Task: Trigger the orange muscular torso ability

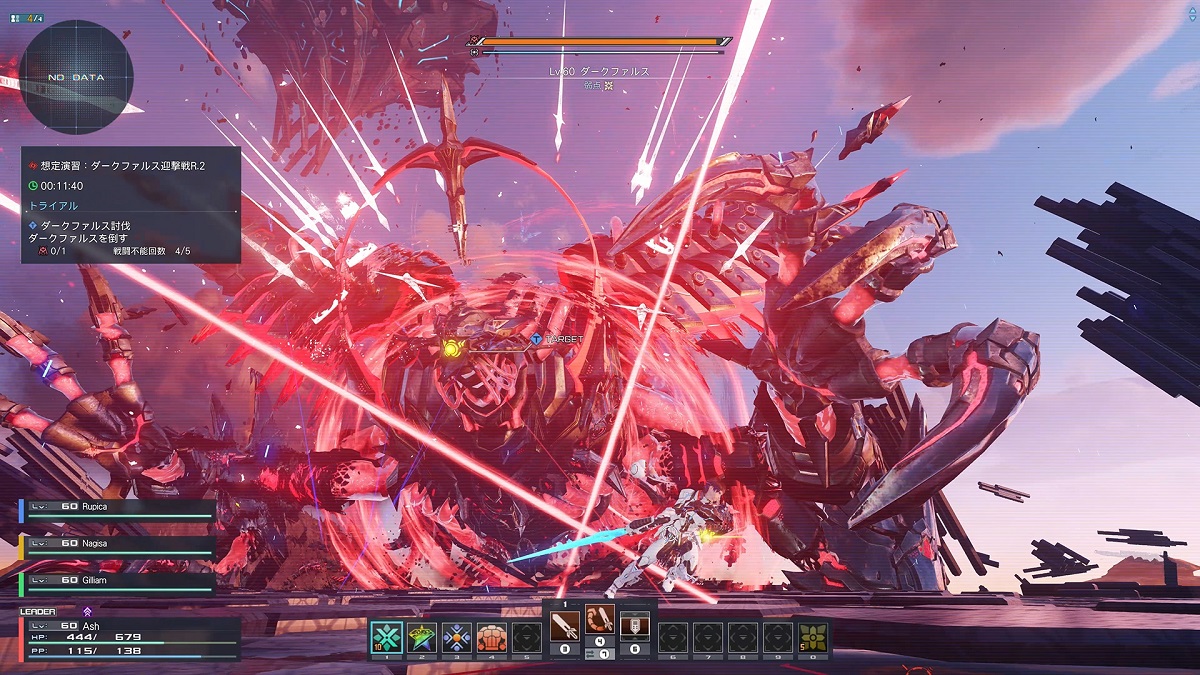Action: [491, 637]
